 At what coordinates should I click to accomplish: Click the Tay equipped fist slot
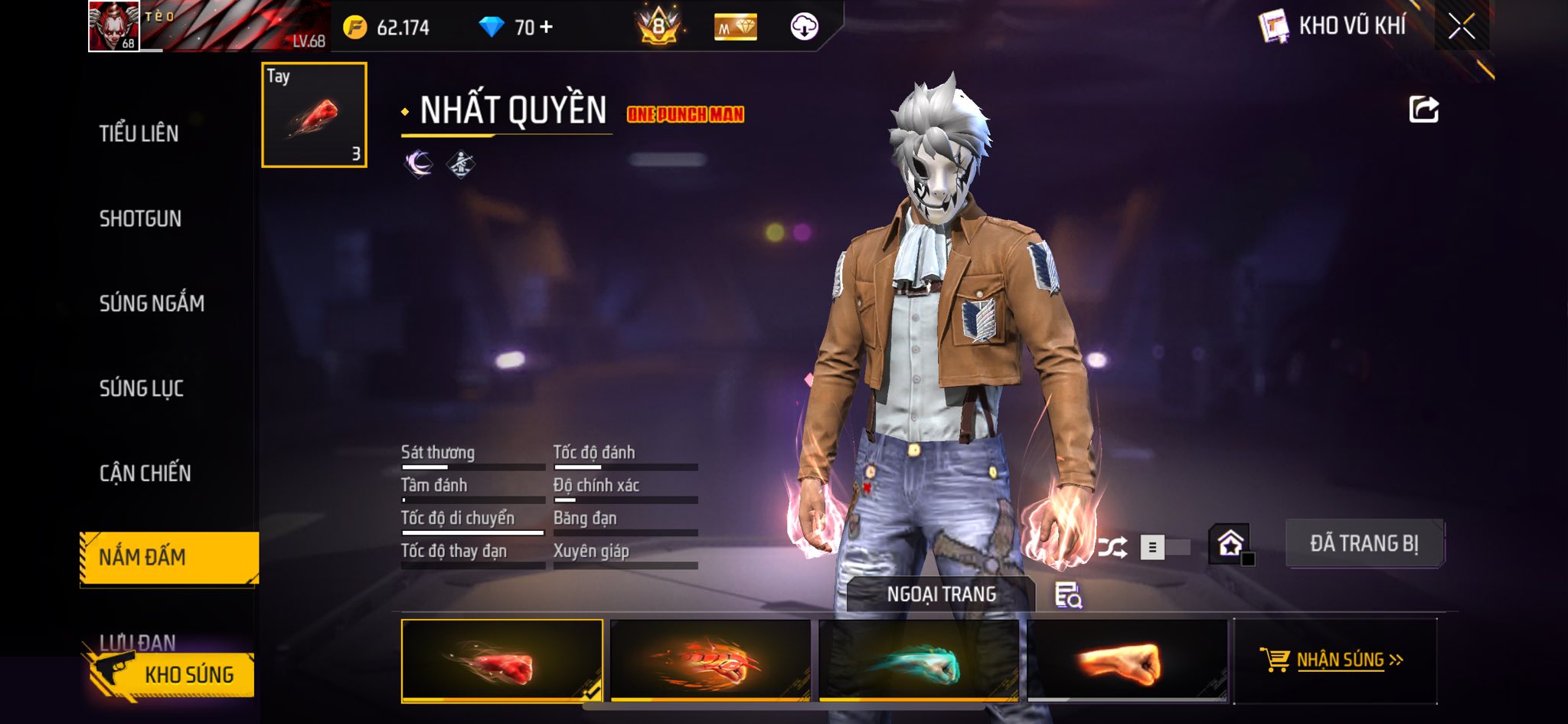pos(314,115)
